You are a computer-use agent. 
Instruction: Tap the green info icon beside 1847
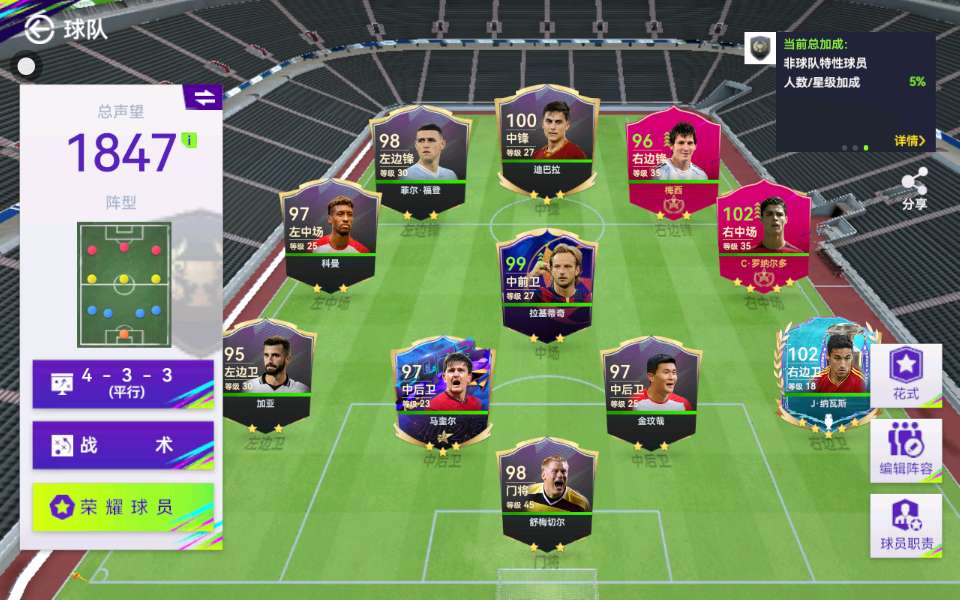coord(190,139)
